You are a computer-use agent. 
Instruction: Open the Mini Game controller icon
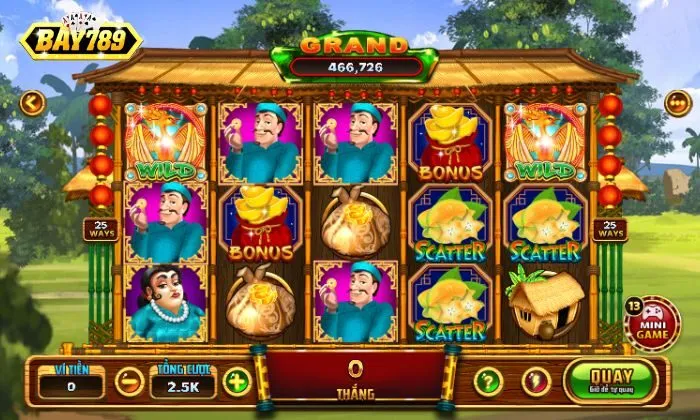[x=656, y=324]
